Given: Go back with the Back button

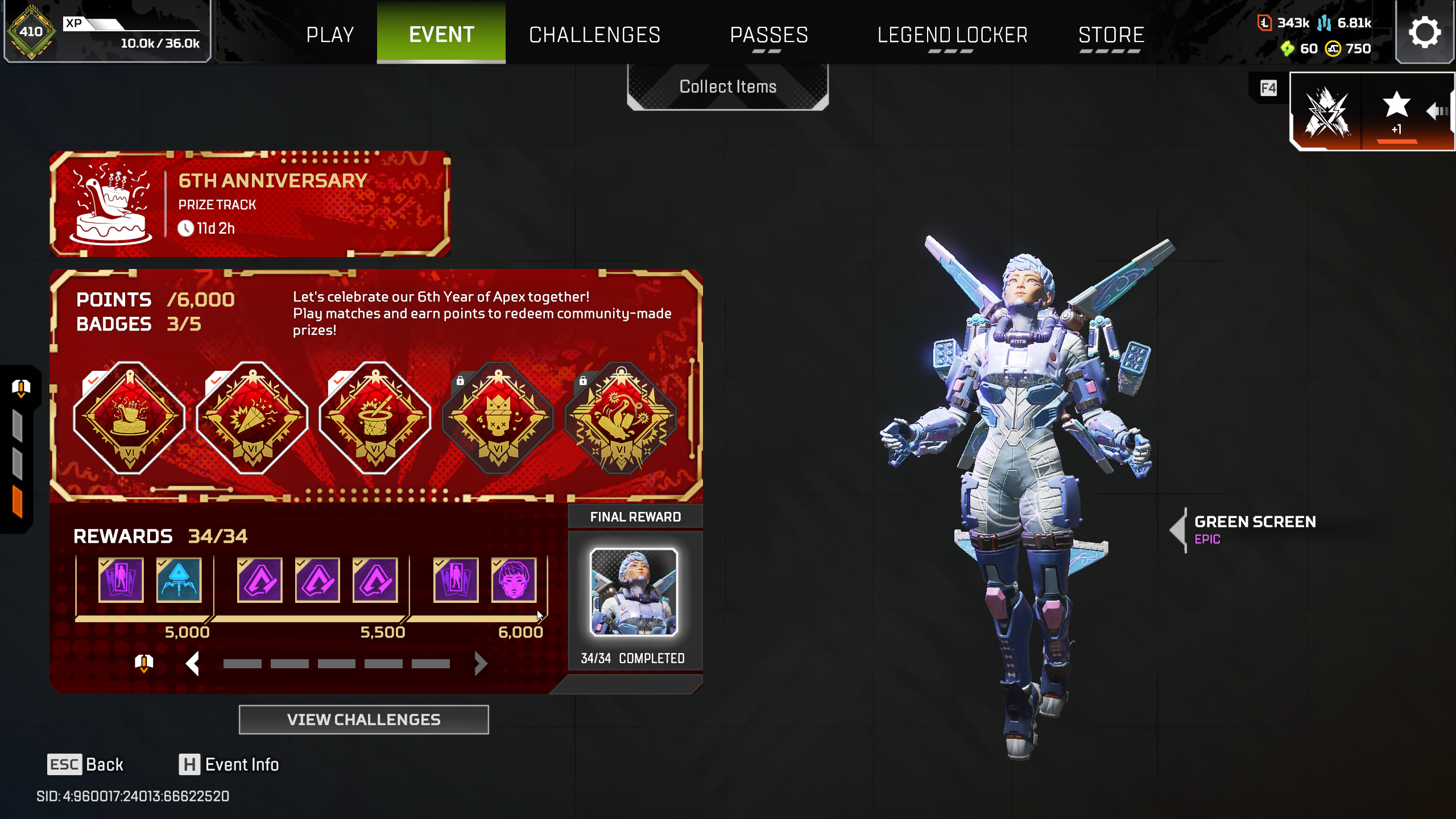Looking at the screenshot, I should click(86, 764).
